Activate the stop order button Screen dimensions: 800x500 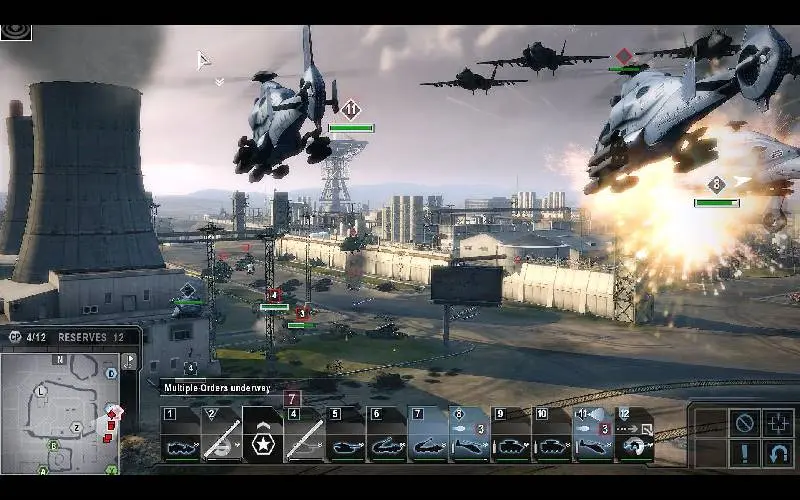744,423
